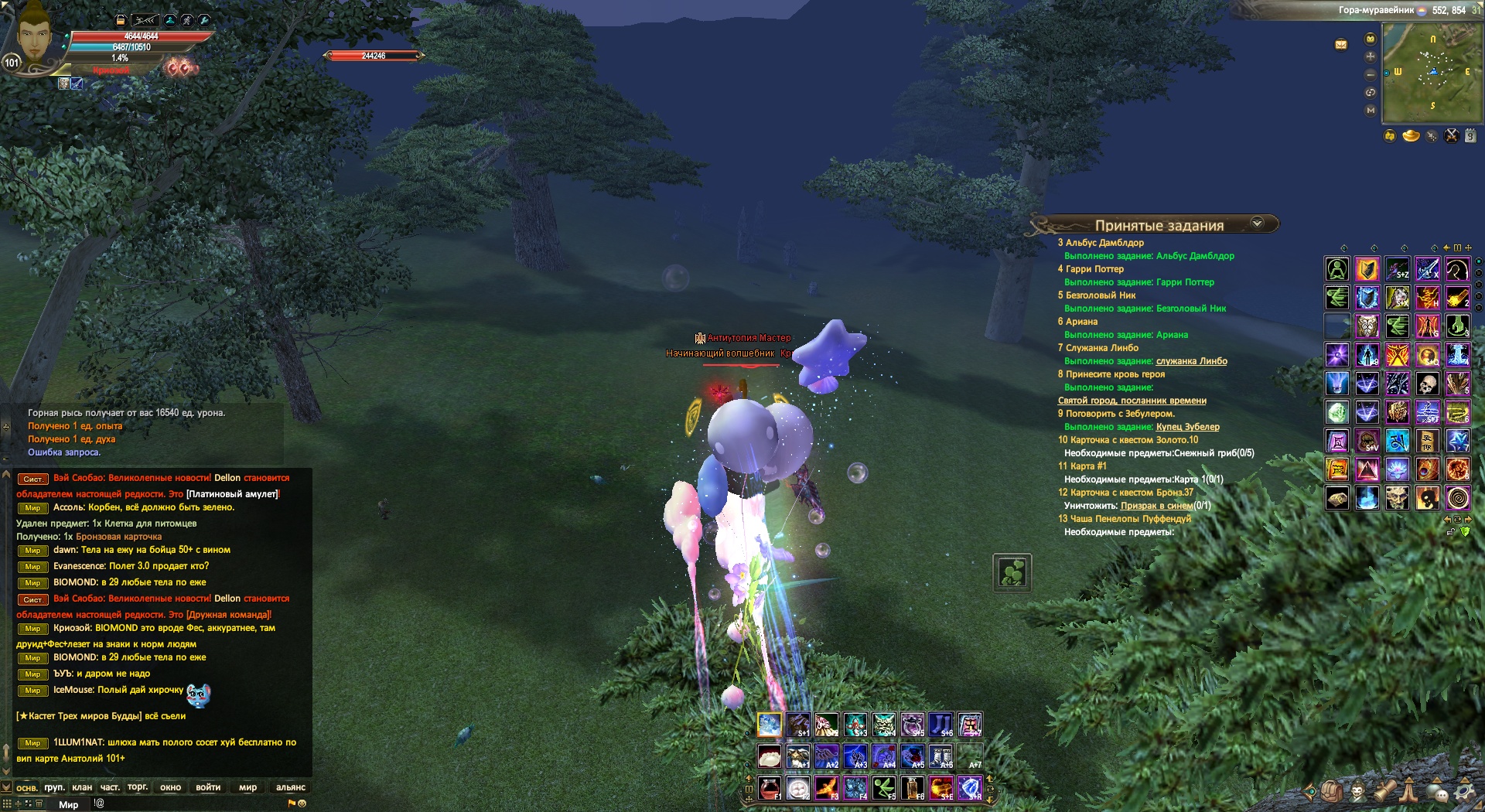Collapse the accepted quests tracker header arrow

[1258, 223]
